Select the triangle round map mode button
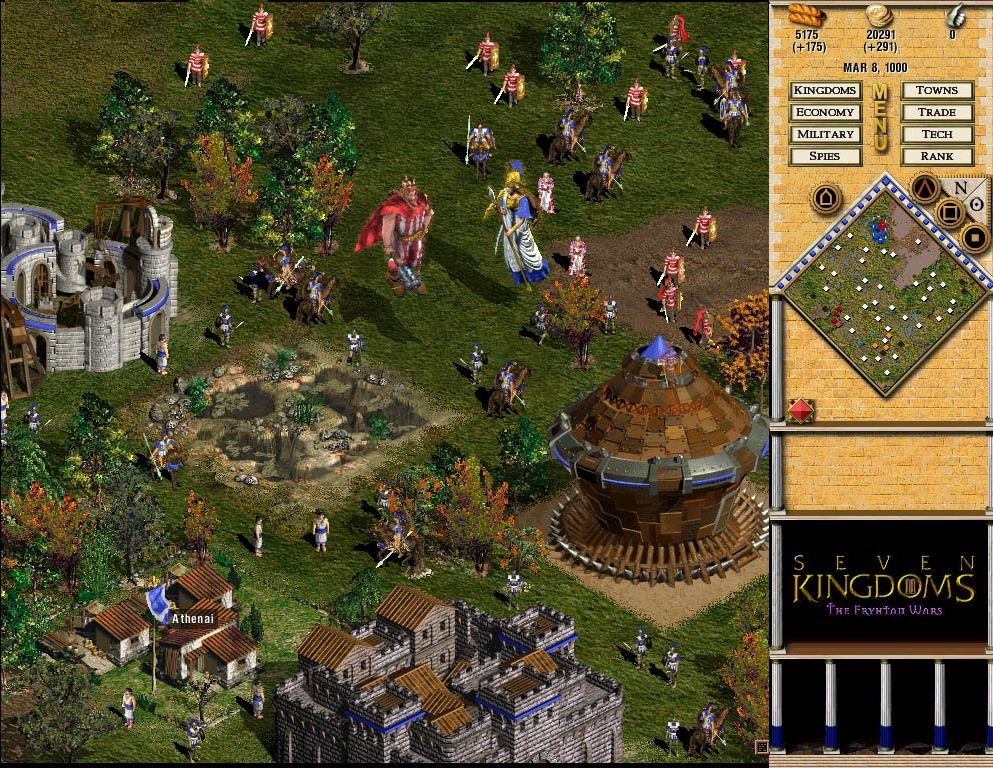This screenshot has width=993, height=768. tap(927, 187)
